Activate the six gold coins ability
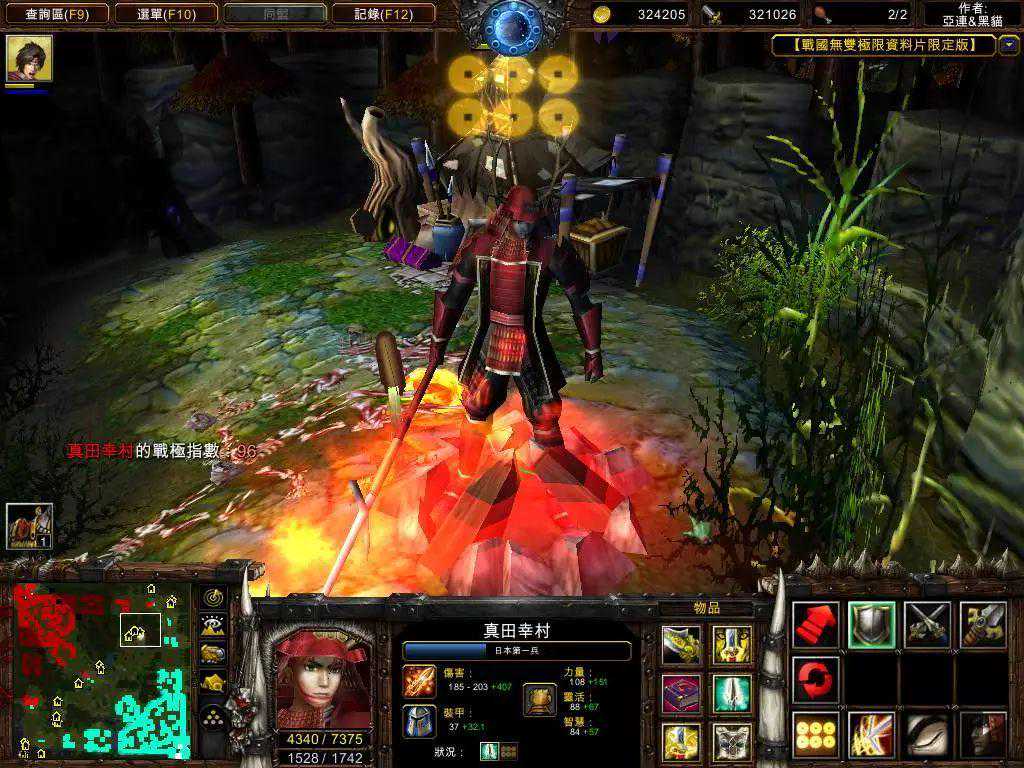The width and height of the screenshot is (1024, 768). pos(815,735)
